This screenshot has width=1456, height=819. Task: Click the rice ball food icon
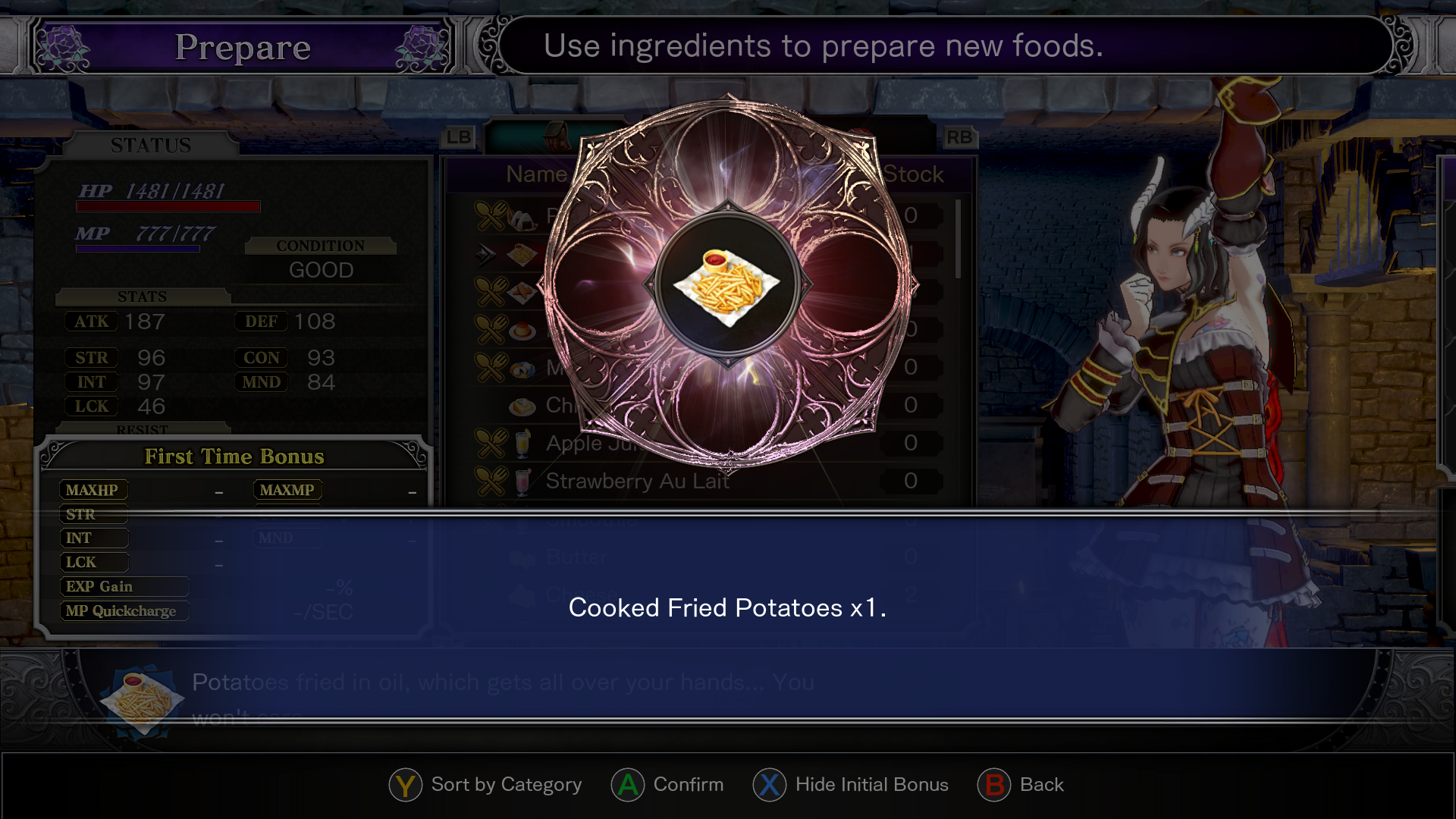click(x=521, y=218)
